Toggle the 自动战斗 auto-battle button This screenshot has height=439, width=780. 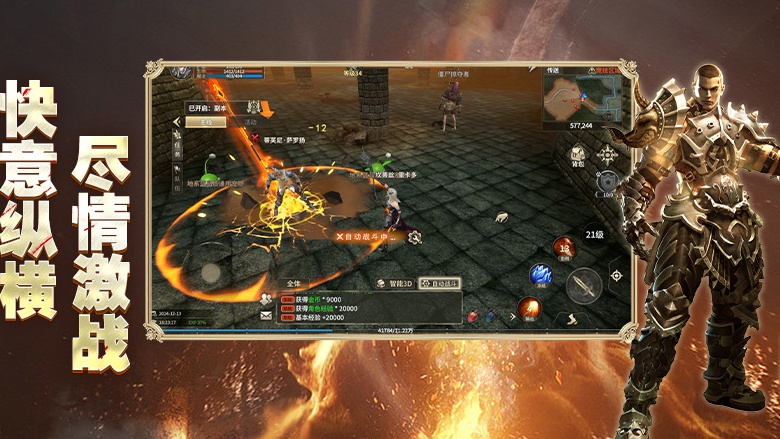point(439,284)
